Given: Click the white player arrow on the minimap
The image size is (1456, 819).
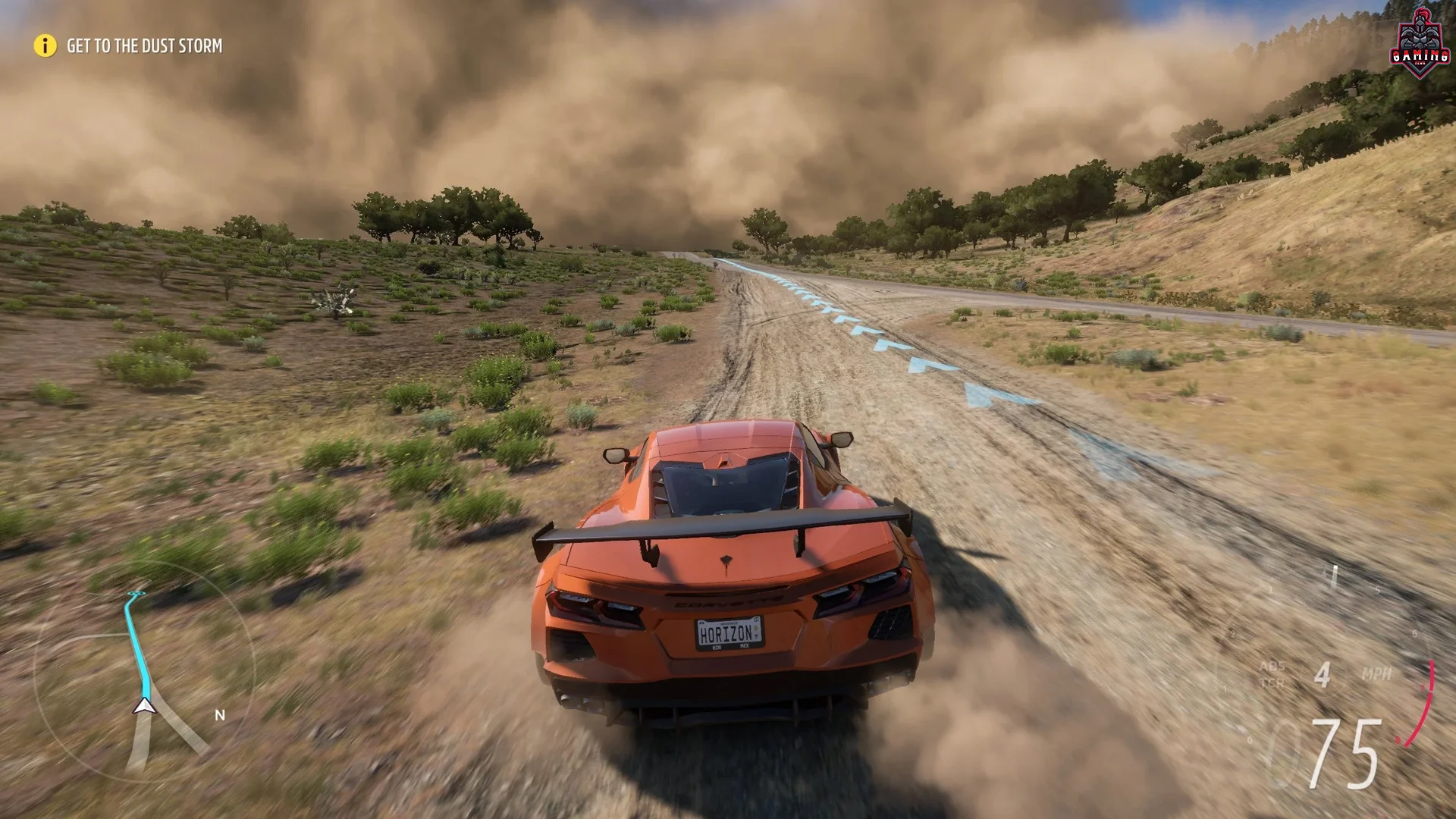Looking at the screenshot, I should [x=144, y=705].
